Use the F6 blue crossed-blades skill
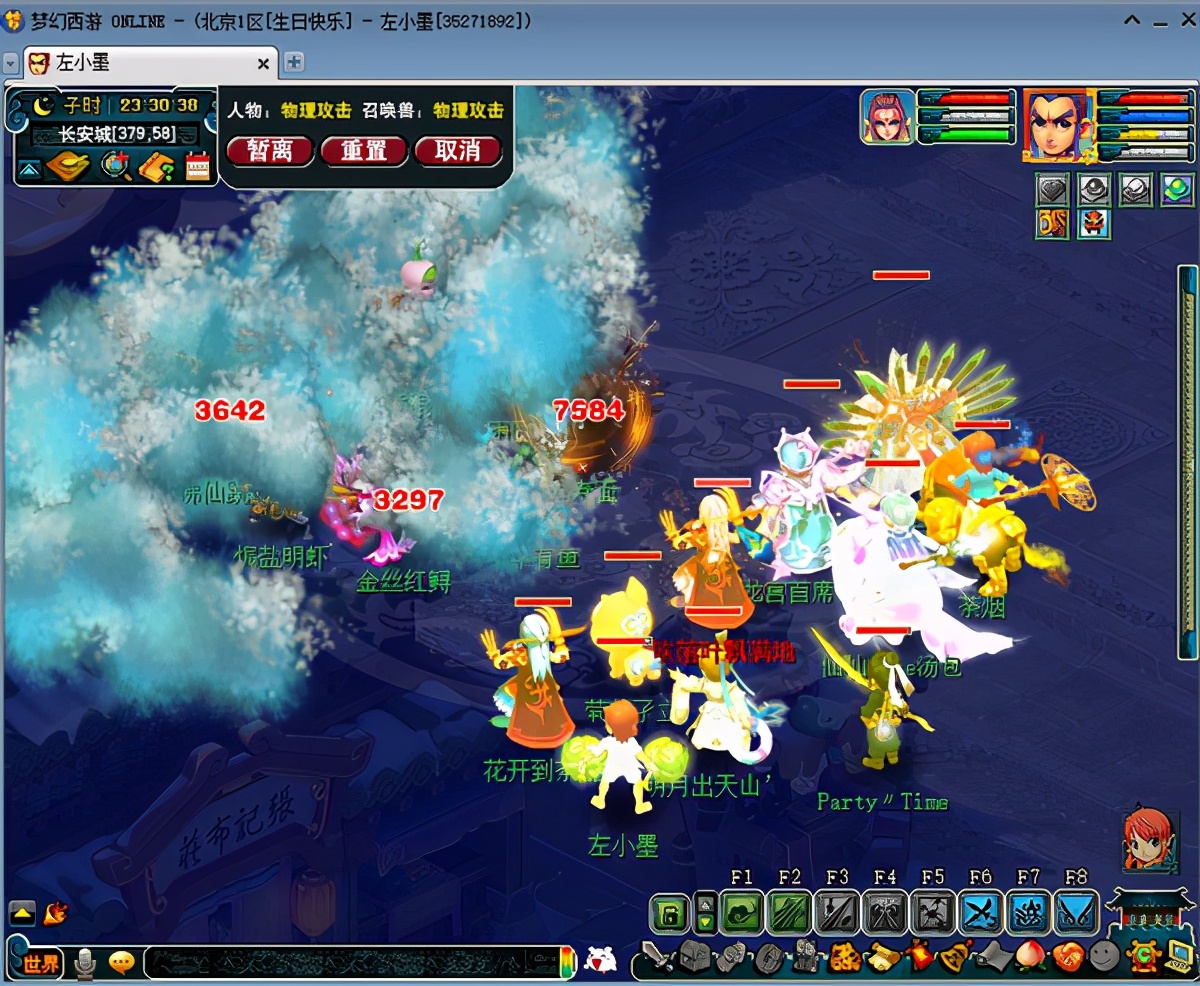The height and width of the screenshot is (986, 1200). (980, 913)
